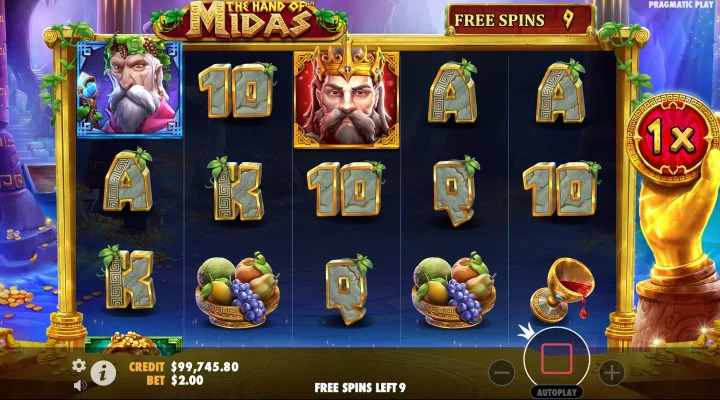Open the game information panel
Viewport: 720px width, 400px height.
(103, 374)
